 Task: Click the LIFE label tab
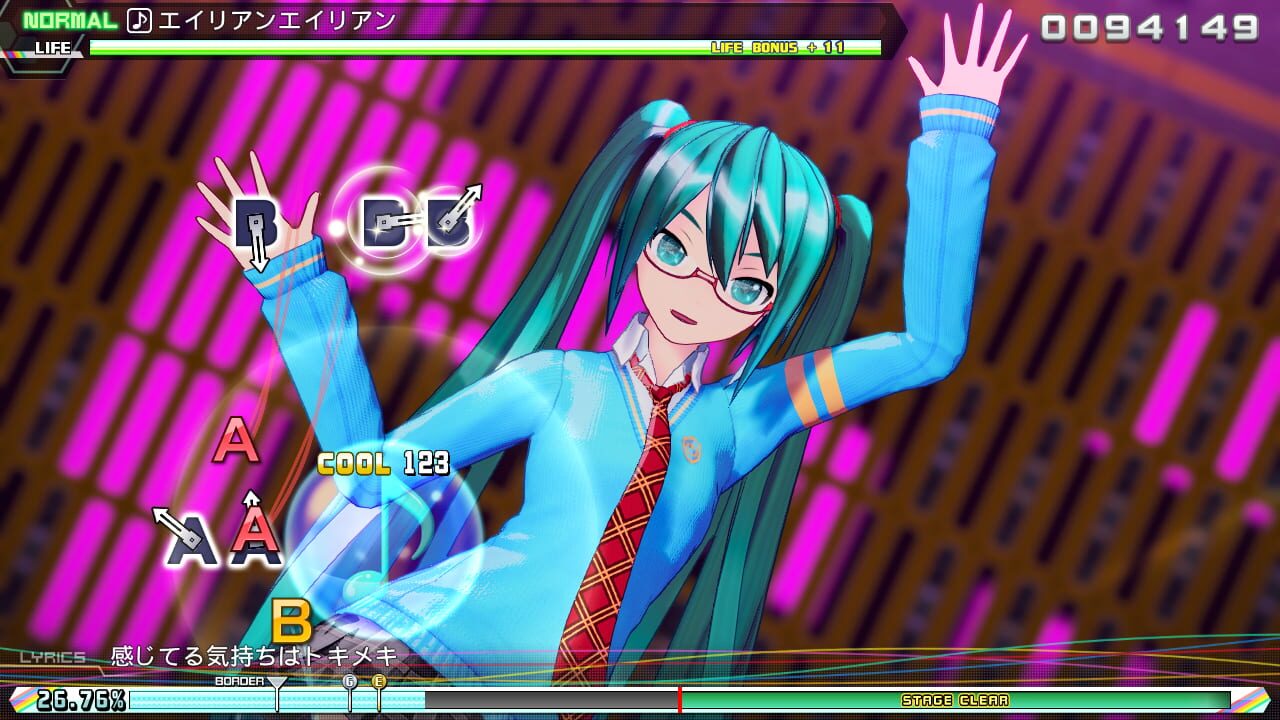[53, 47]
